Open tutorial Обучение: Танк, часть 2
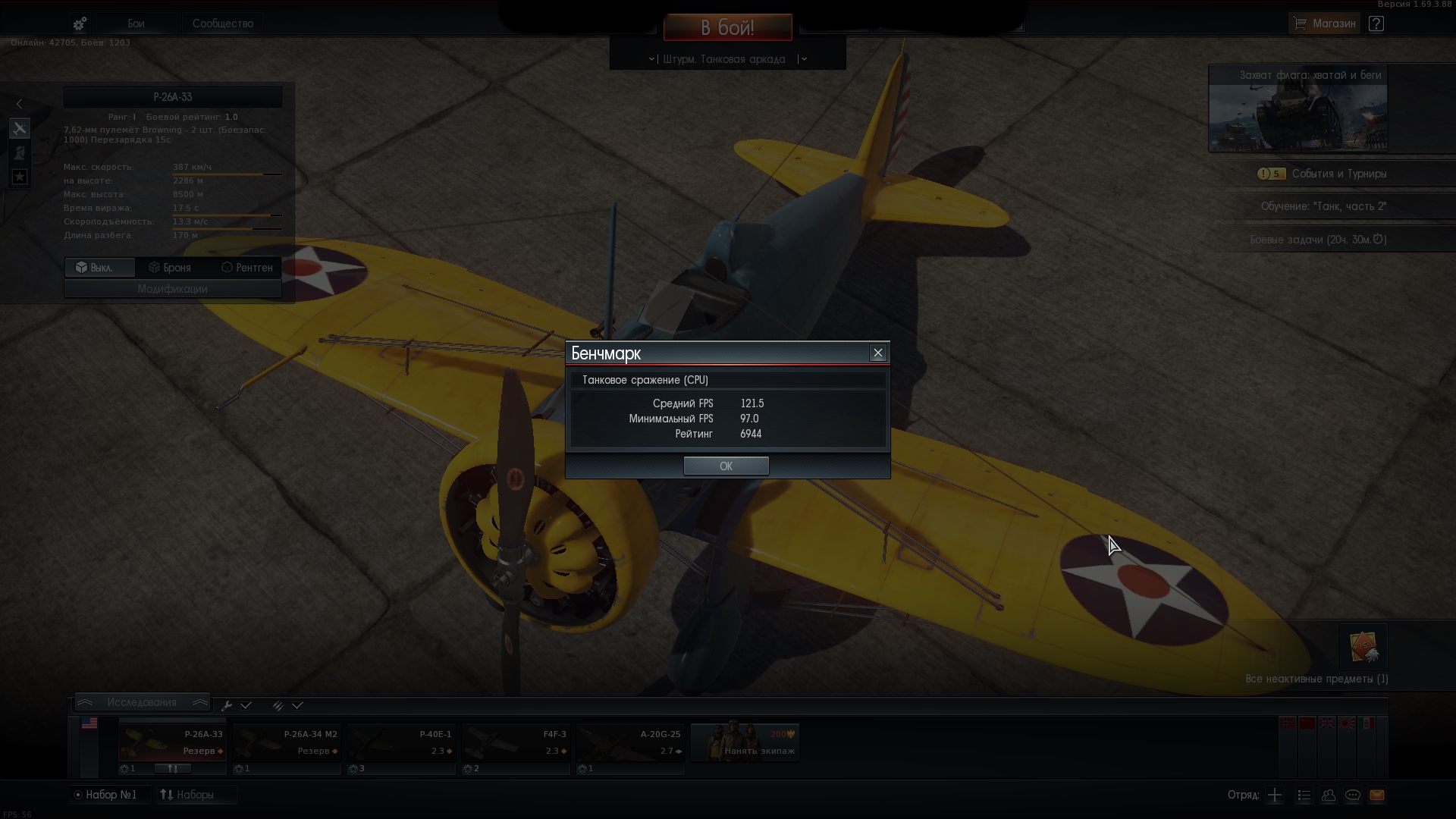Viewport: 1456px width, 819px height. [x=1323, y=206]
